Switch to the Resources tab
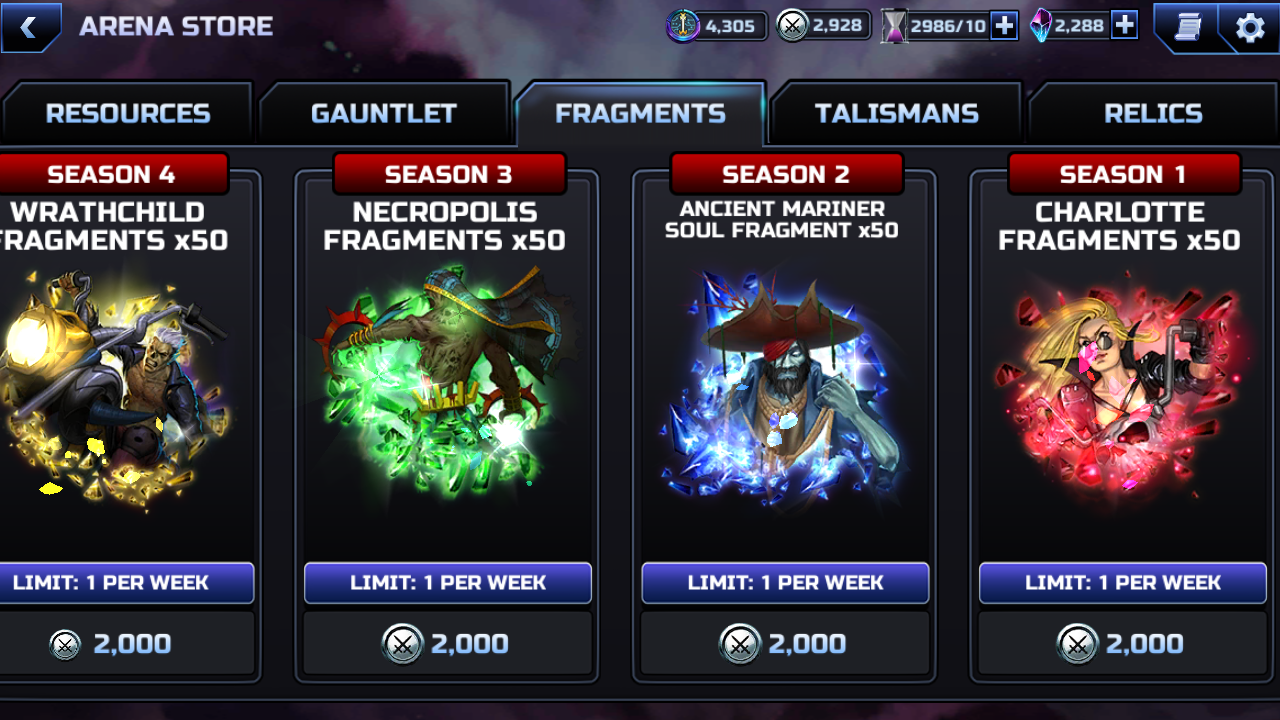 (x=127, y=114)
